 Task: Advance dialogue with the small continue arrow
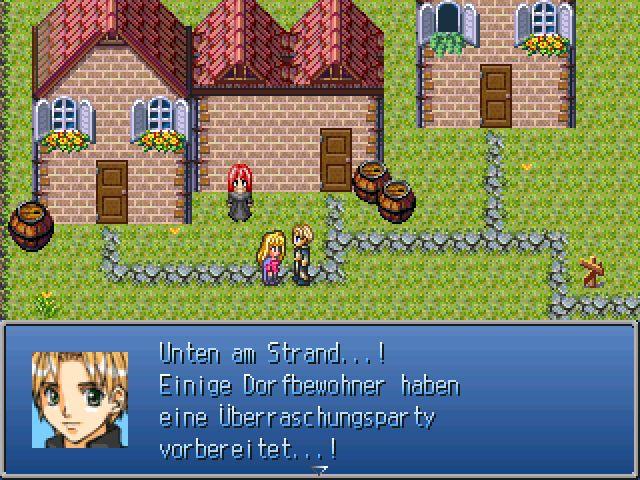(x=320, y=468)
